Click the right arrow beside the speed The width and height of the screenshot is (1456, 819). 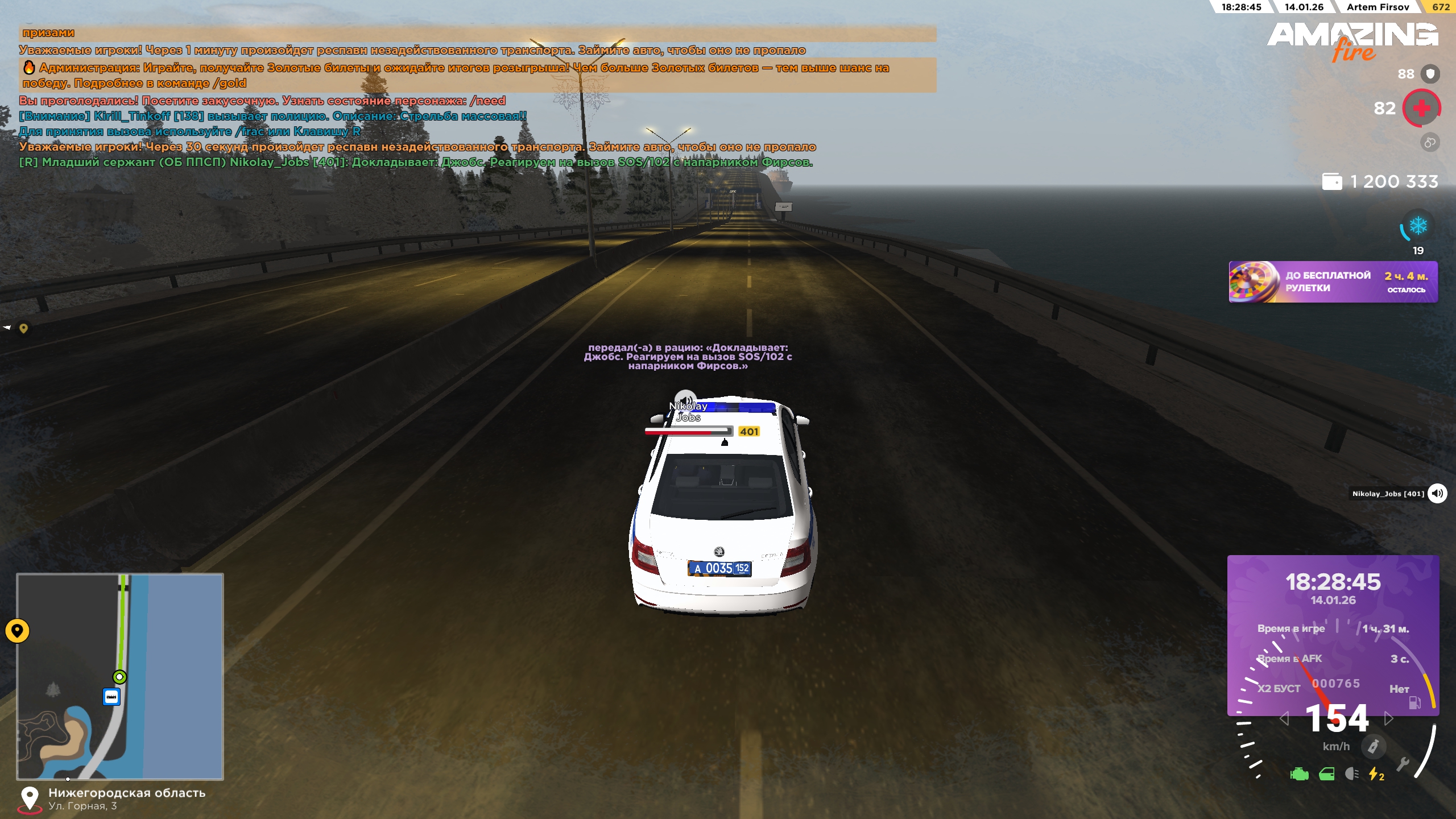[1389, 719]
